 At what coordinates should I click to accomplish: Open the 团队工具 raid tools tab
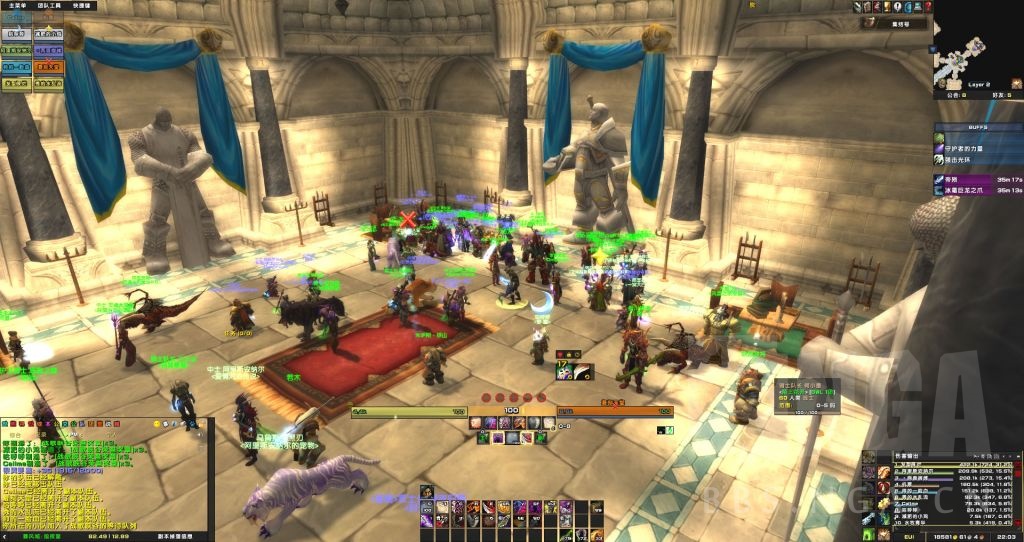coord(50,6)
